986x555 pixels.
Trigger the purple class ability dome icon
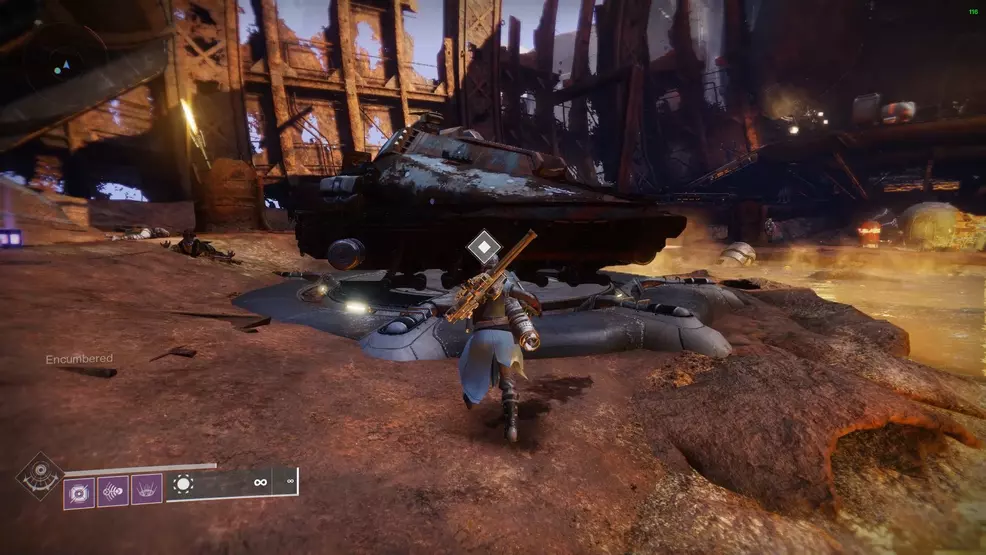pyautogui.click(x=147, y=490)
